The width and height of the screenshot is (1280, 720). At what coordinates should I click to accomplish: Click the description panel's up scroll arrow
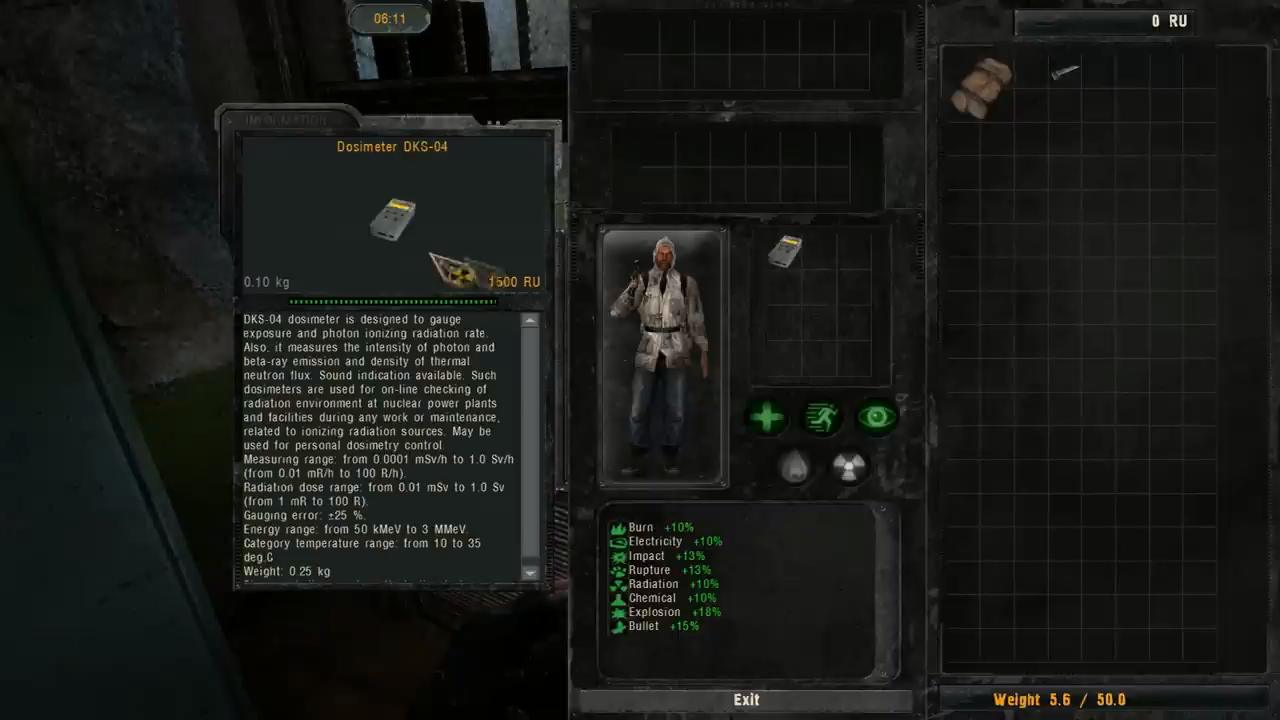pyautogui.click(x=530, y=320)
